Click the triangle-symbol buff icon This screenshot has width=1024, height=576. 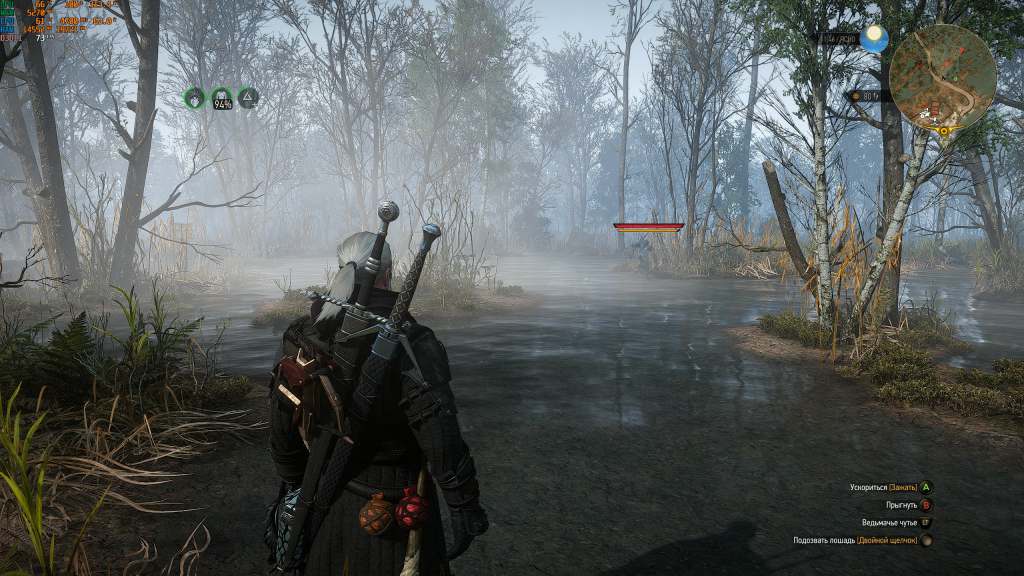(x=248, y=97)
